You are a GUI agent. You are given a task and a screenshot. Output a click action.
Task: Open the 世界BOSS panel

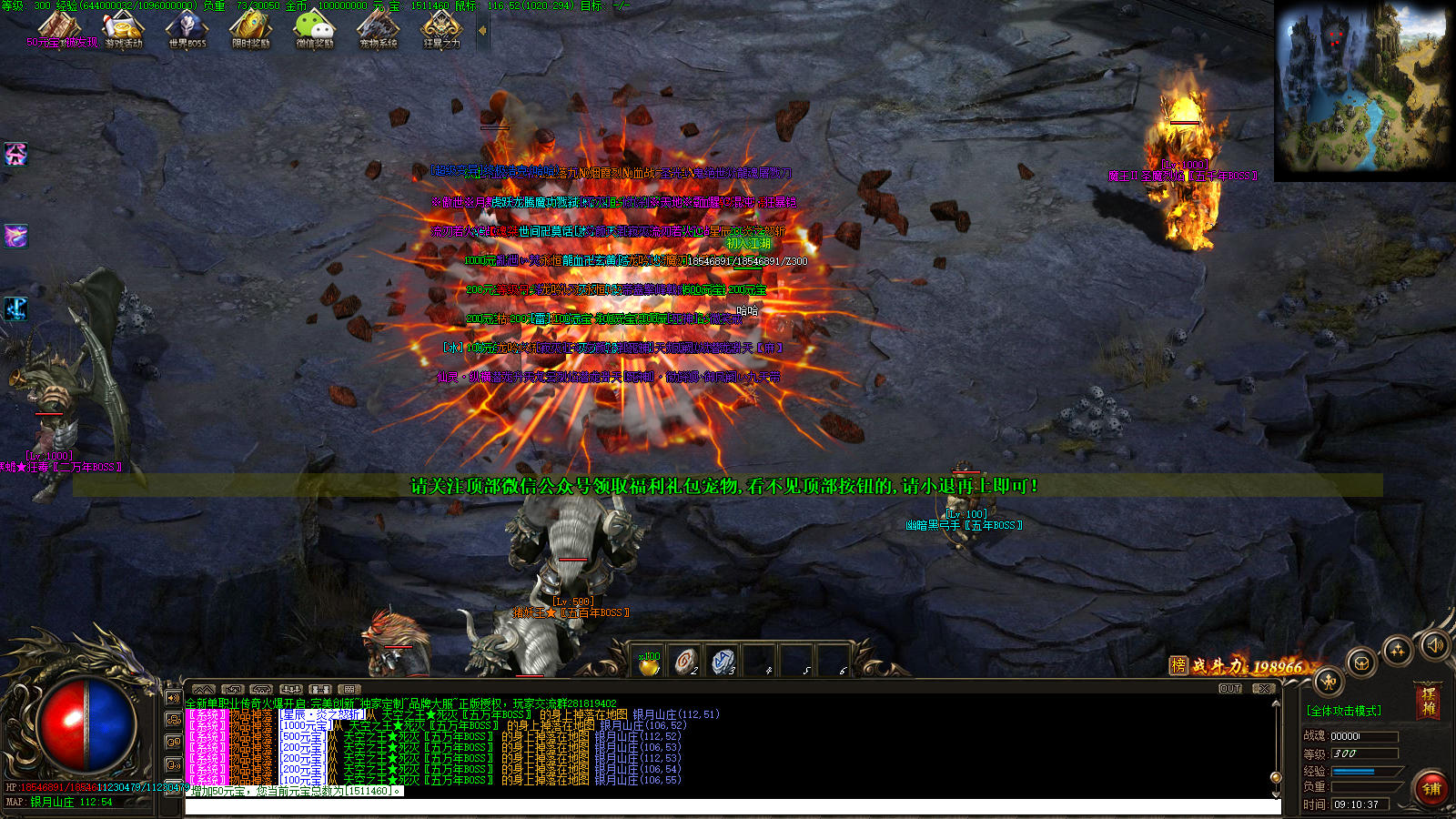tap(187, 29)
